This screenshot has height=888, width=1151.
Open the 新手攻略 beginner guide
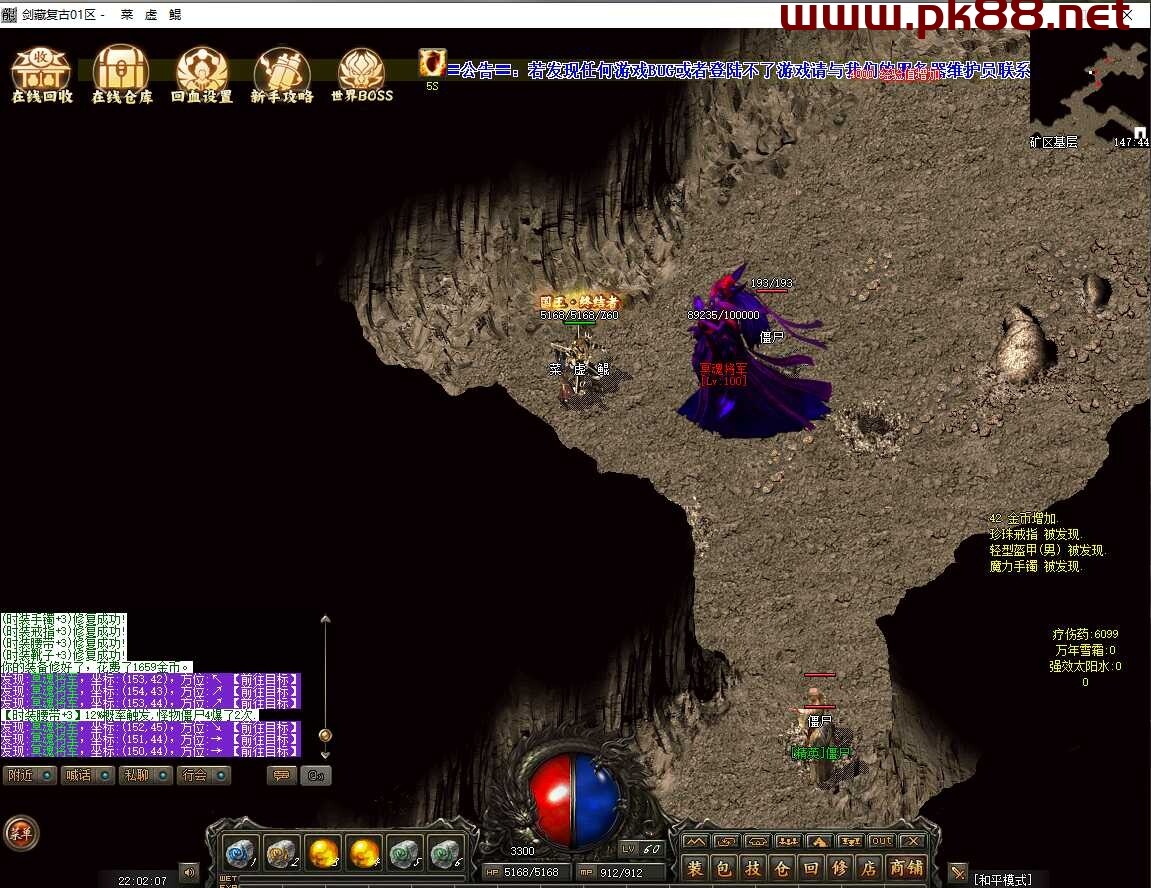(x=282, y=73)
